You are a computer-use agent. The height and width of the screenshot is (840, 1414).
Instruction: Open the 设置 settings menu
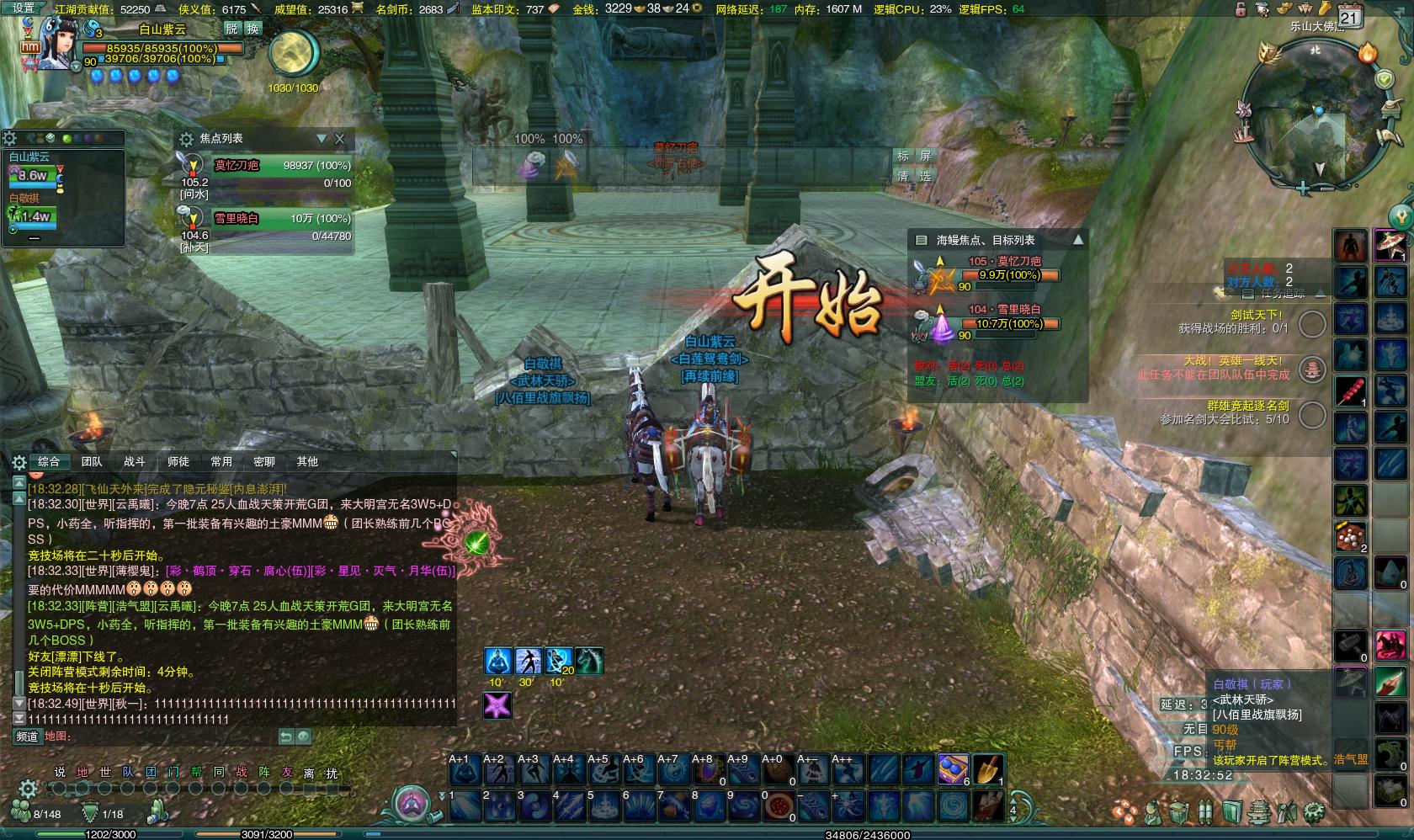[x=24, y=8]
